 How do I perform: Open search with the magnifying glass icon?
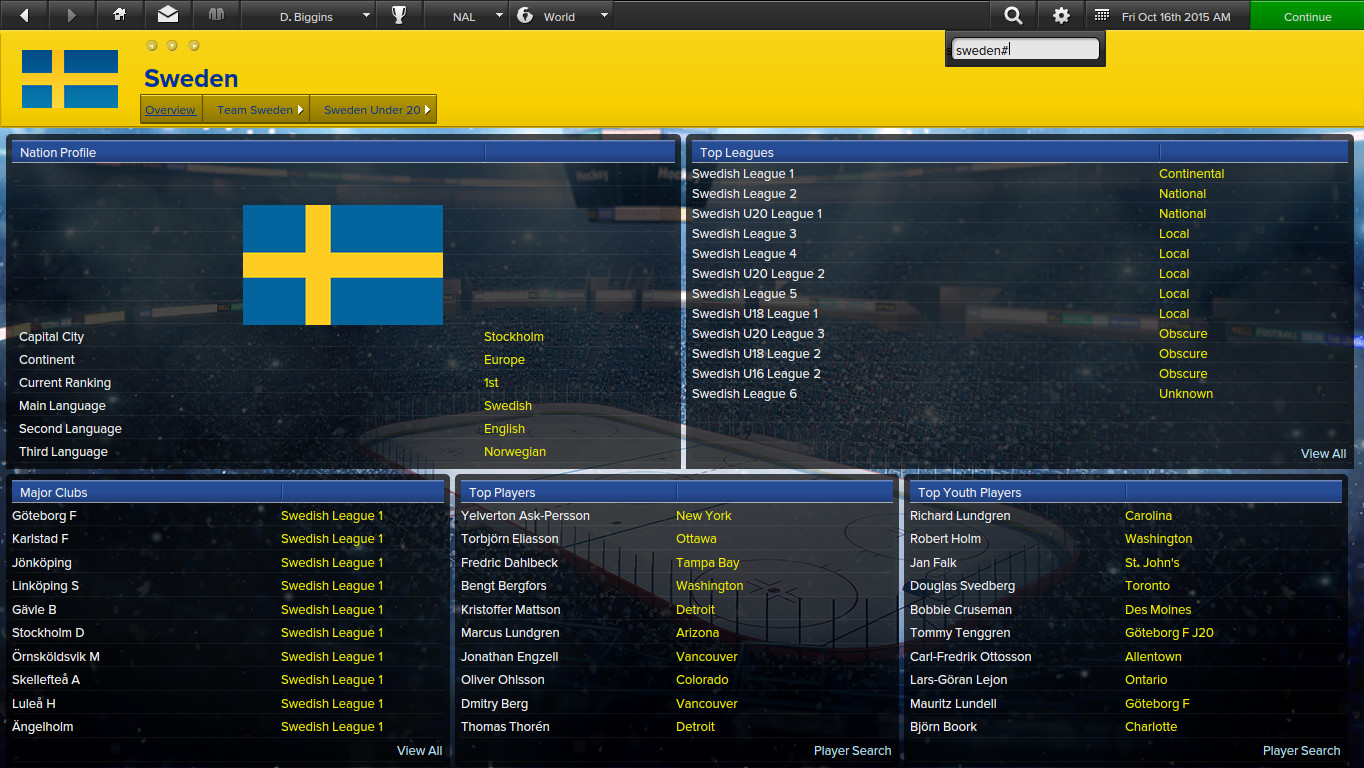1013,14
